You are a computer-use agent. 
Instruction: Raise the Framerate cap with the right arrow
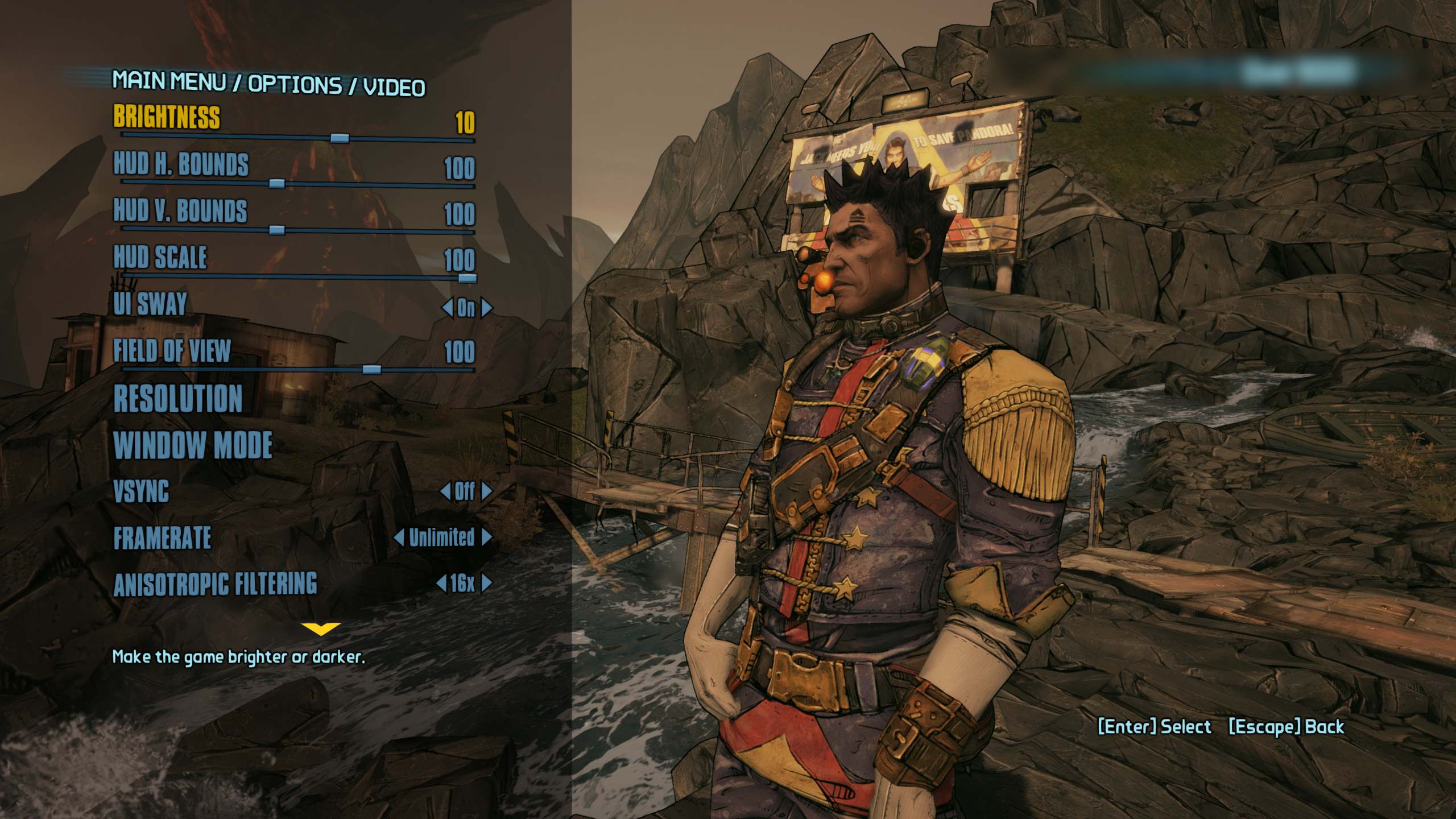point(486,537)
